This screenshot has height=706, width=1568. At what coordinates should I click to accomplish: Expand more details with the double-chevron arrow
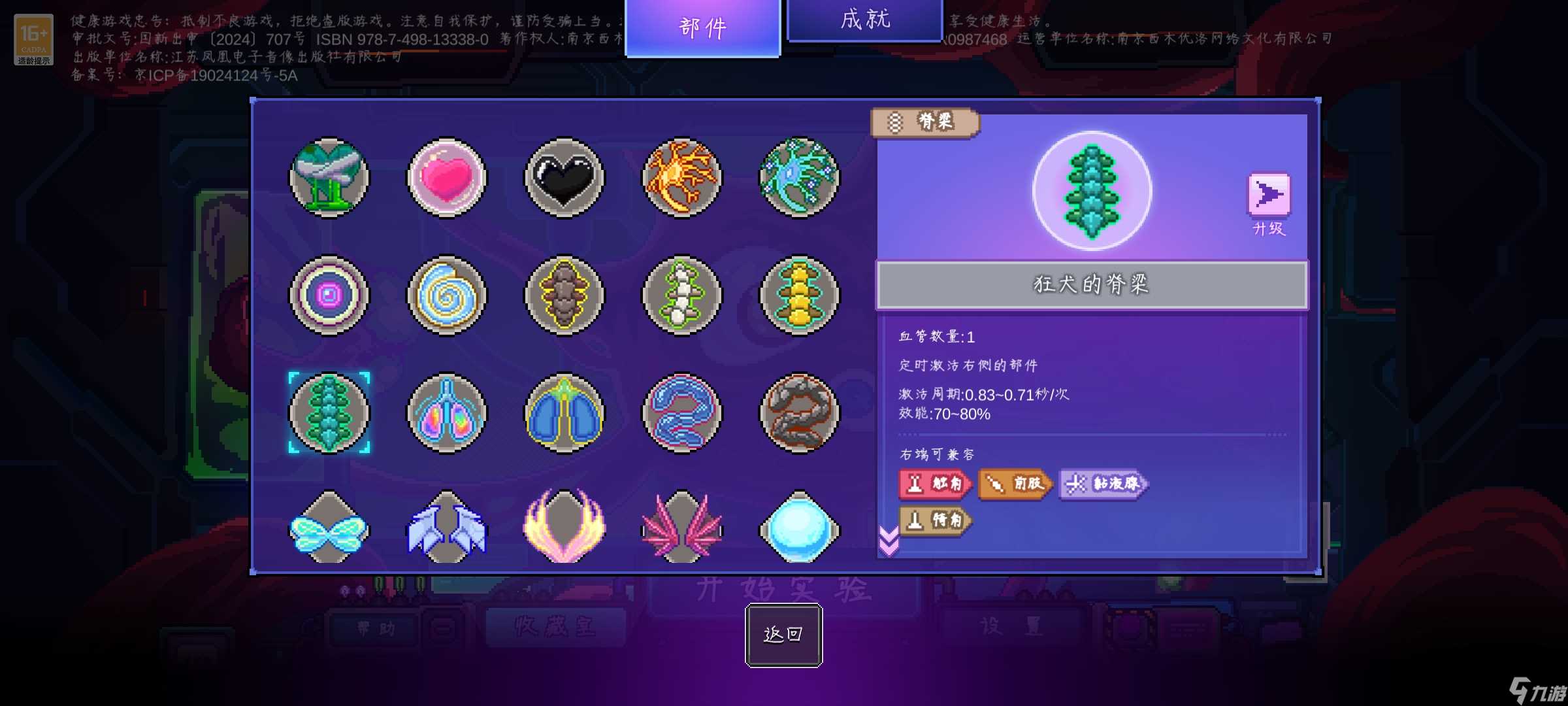[x=889, y=541]
